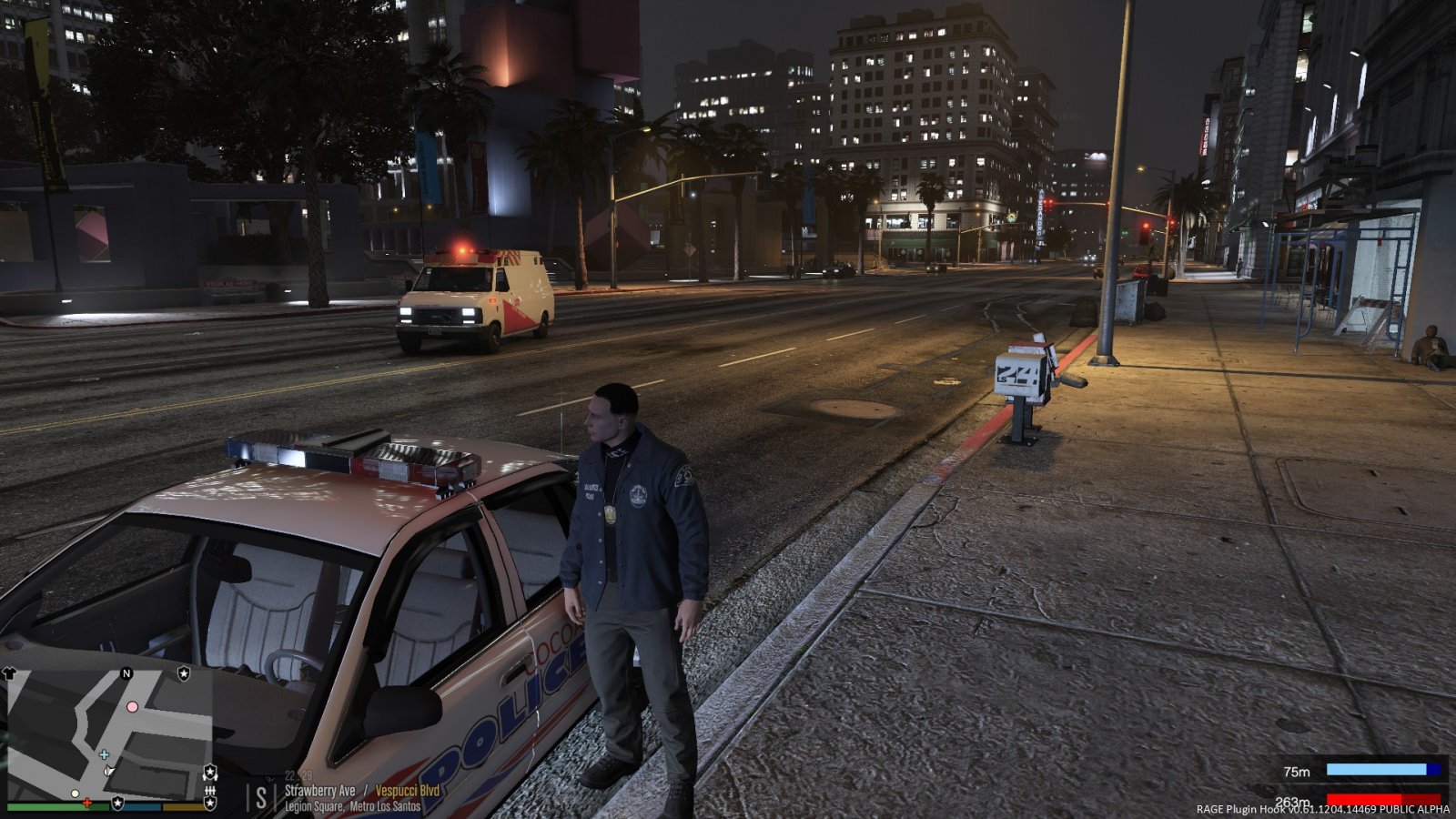Select the clothing shirt icon on minimap
This screenshot has width=1456, height=819.
point(11,674)
